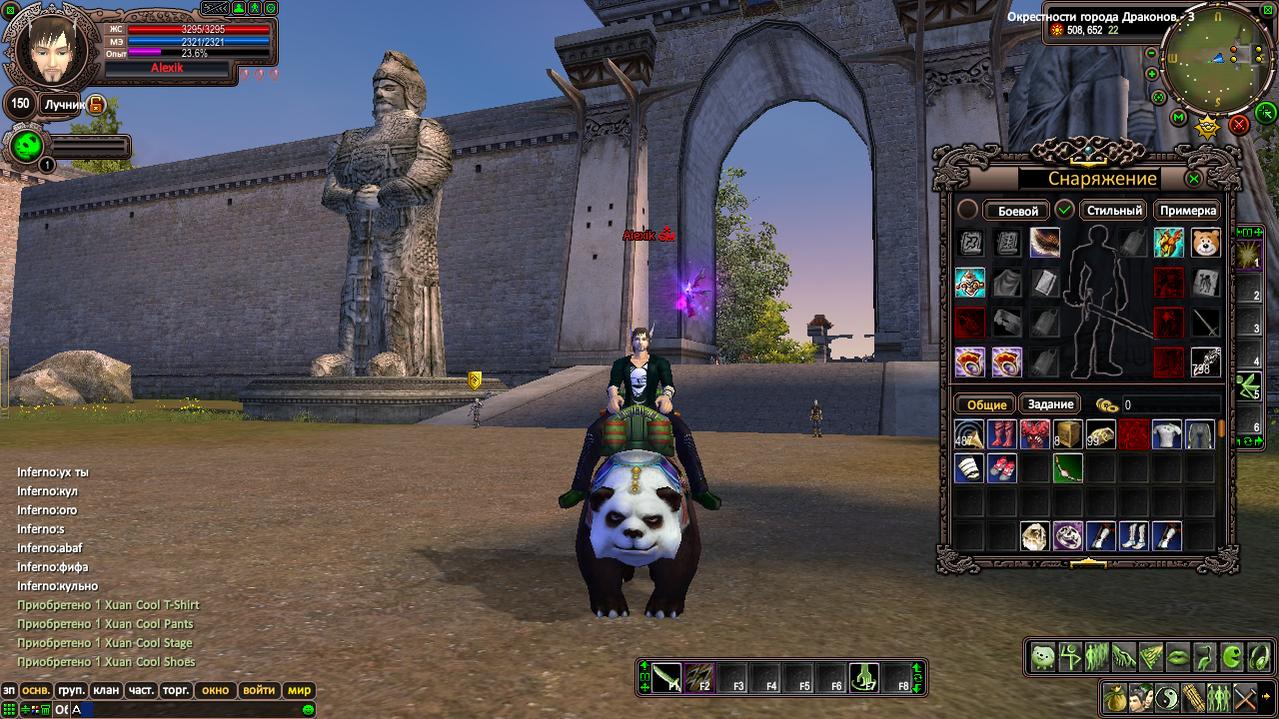Open the bag from the bottom menu bar
Viewport: 1279px width, 719px height.
(1113, 696)
